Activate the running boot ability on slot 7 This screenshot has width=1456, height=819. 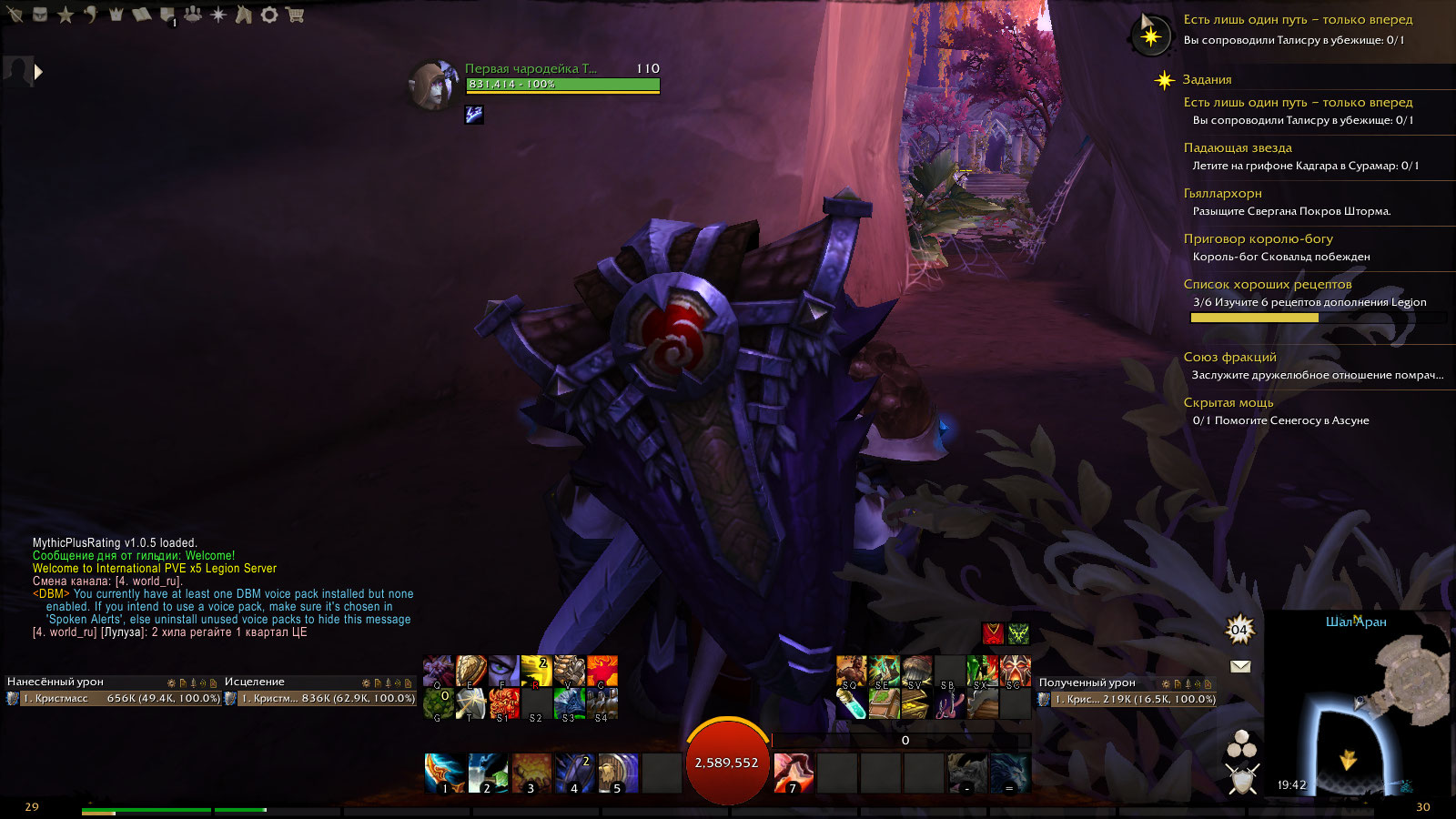793,773
